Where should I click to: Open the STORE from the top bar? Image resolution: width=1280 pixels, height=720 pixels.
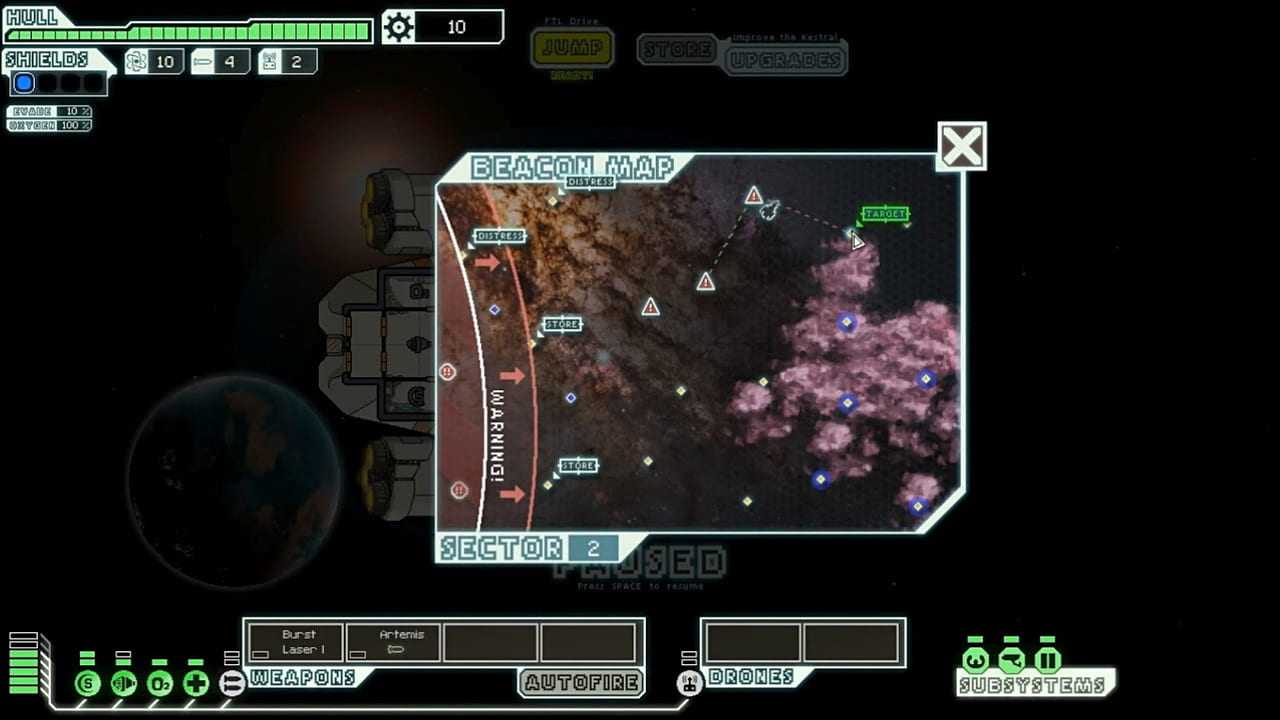point(677,49)
